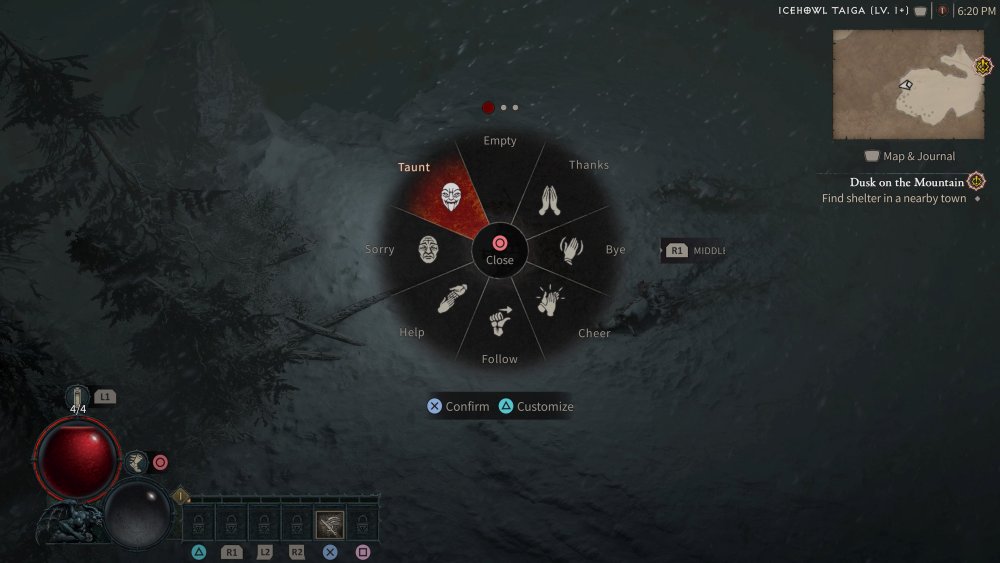Pick the Bye waving-hand emote
1000x563 pixels.
click(x=570, y=249)
